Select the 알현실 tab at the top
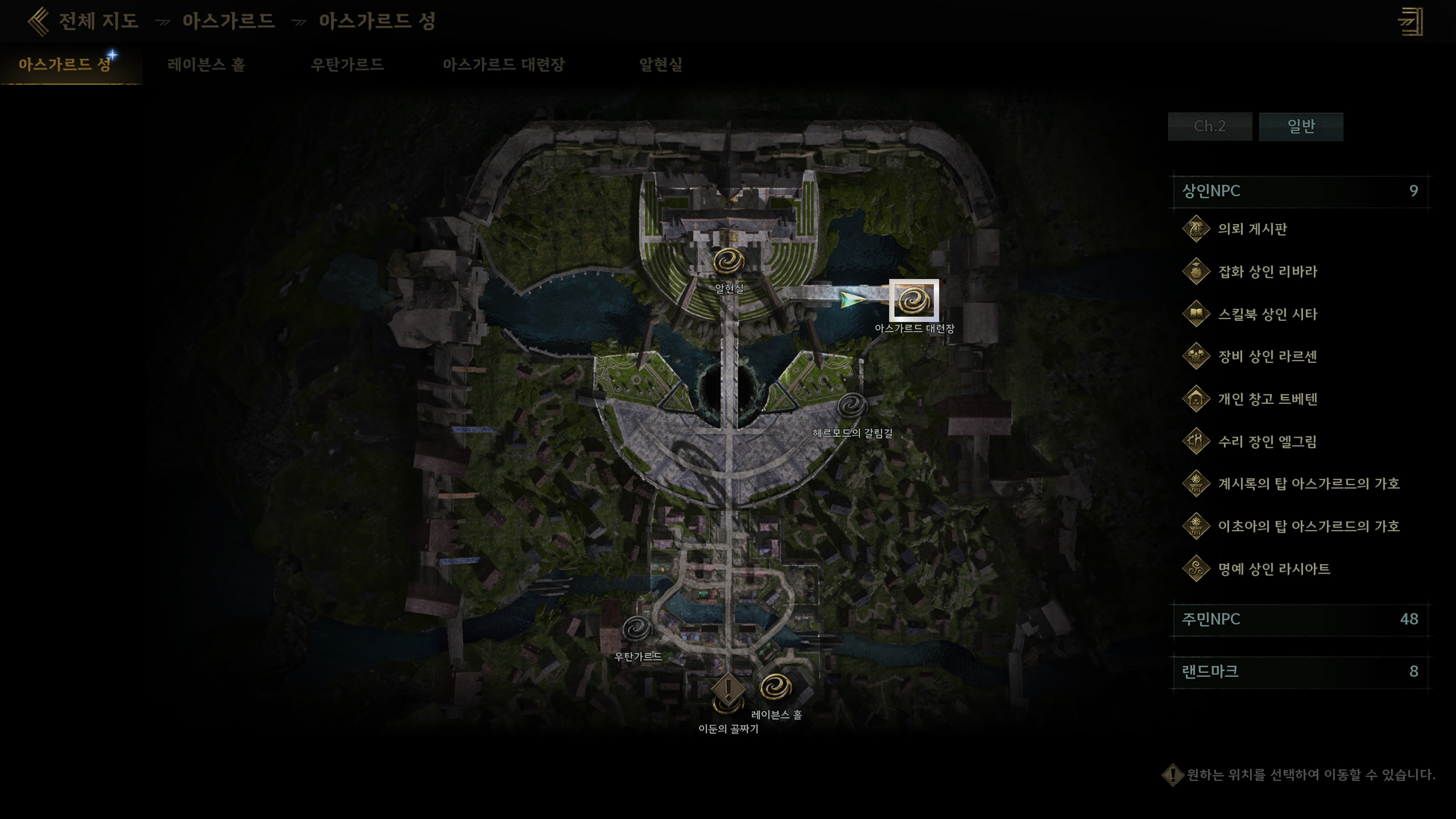This screenshot has height=819, width=1456. point(660,65)
